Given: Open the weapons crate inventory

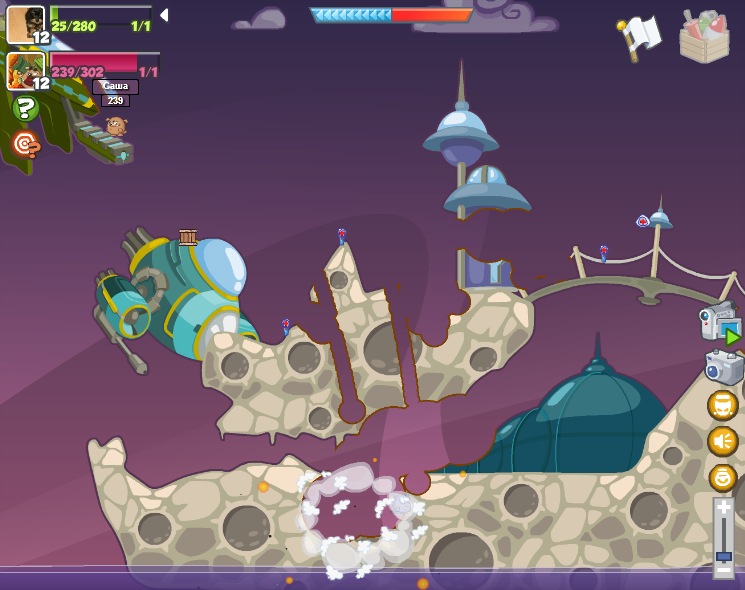Looking at the screenshot, I should click(704, 38).
